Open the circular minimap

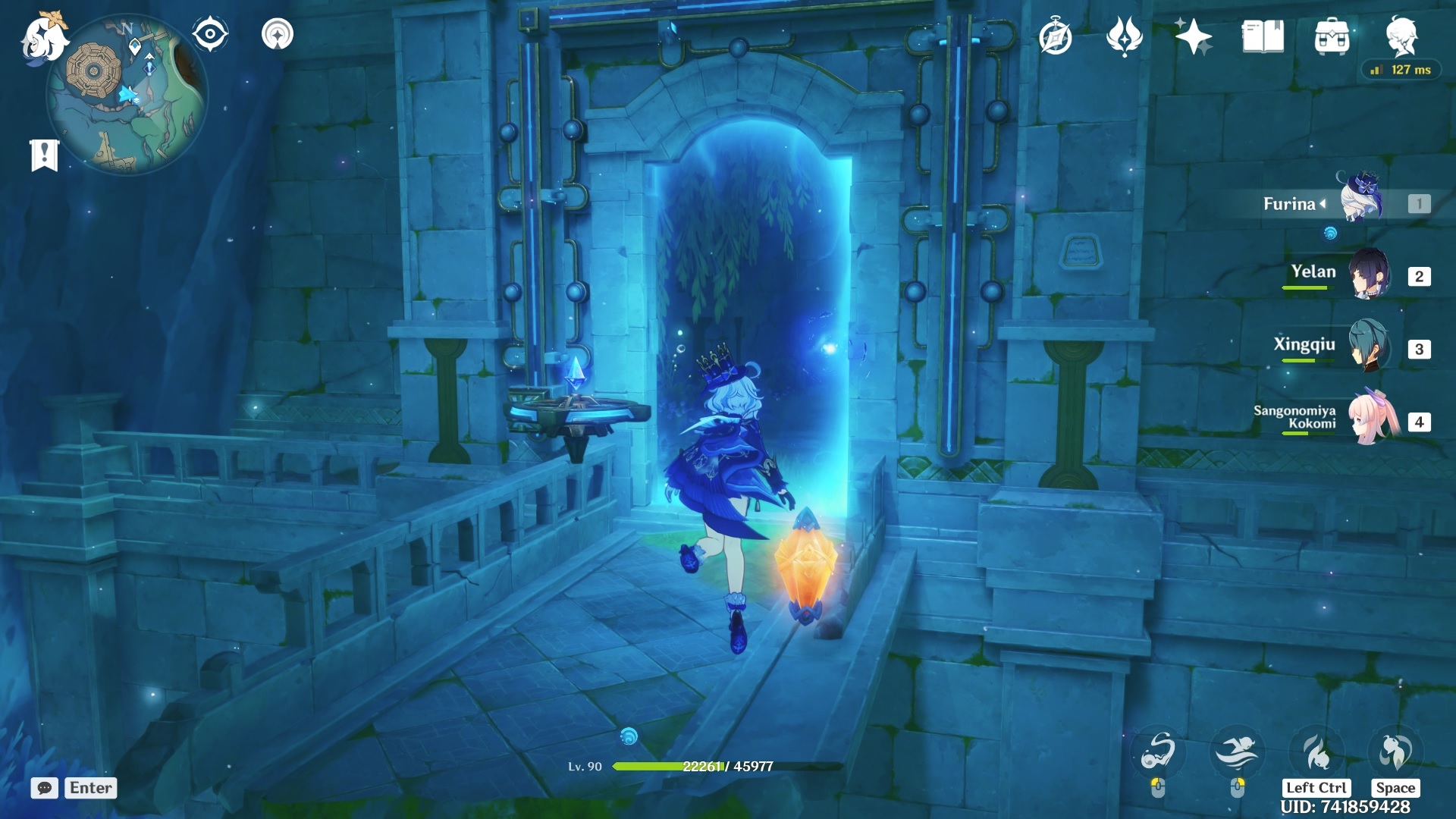coord(127,95)
